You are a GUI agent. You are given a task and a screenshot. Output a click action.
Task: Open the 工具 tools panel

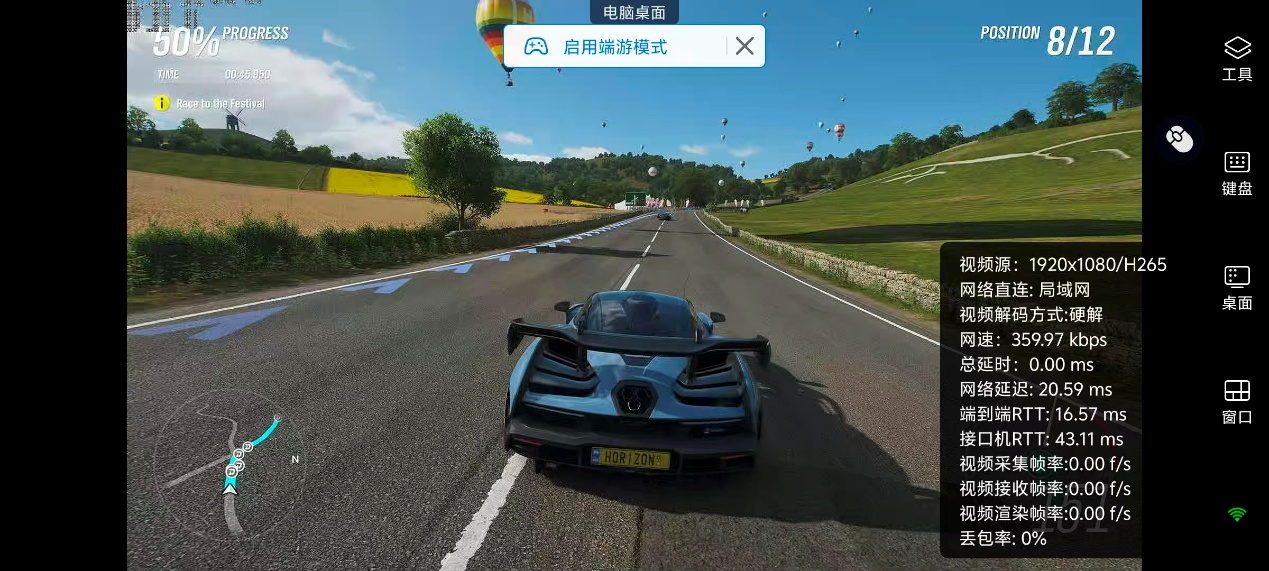pos(1237,58)
